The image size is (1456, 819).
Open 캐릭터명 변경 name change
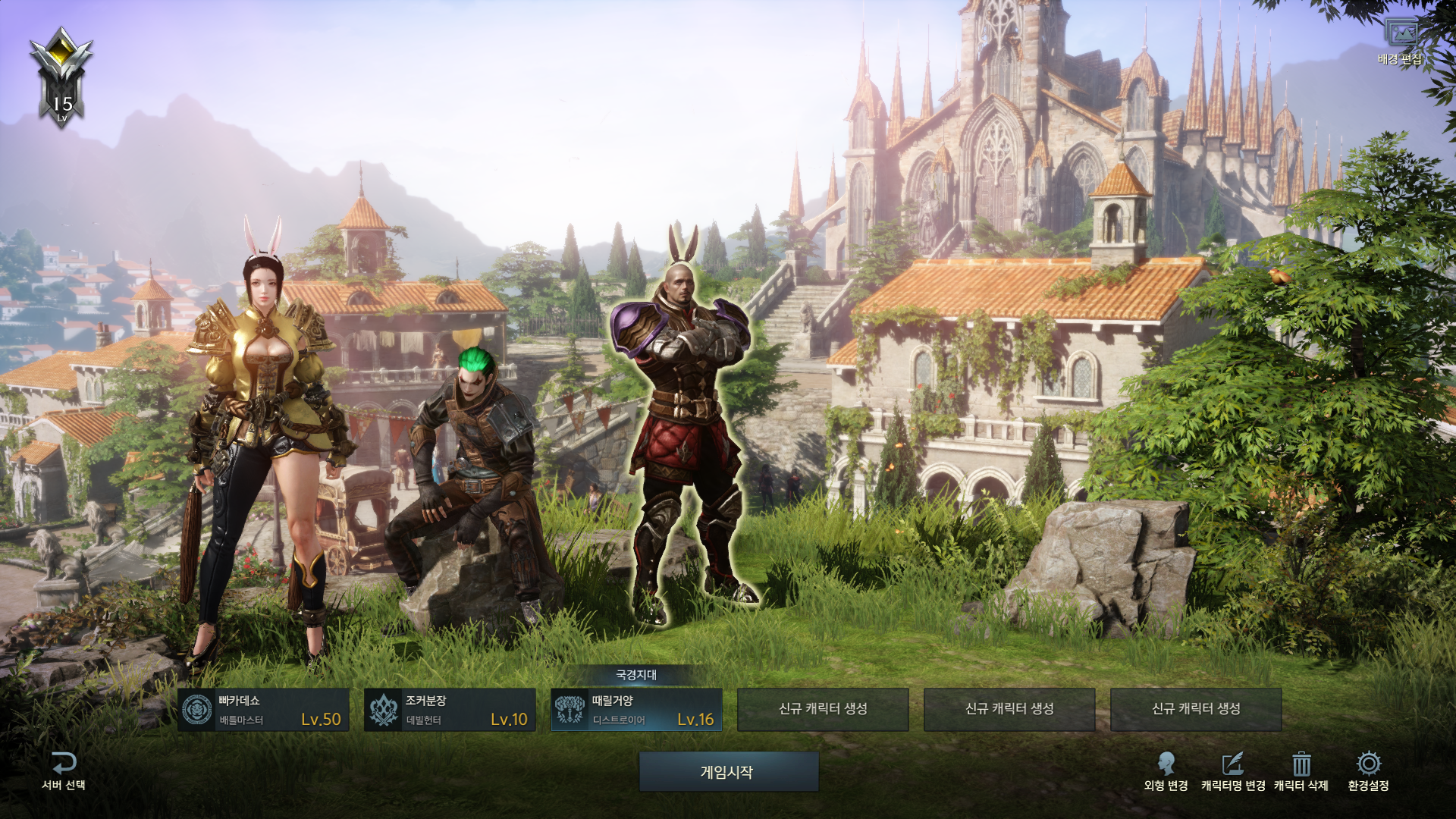(x=1233, y=771)
